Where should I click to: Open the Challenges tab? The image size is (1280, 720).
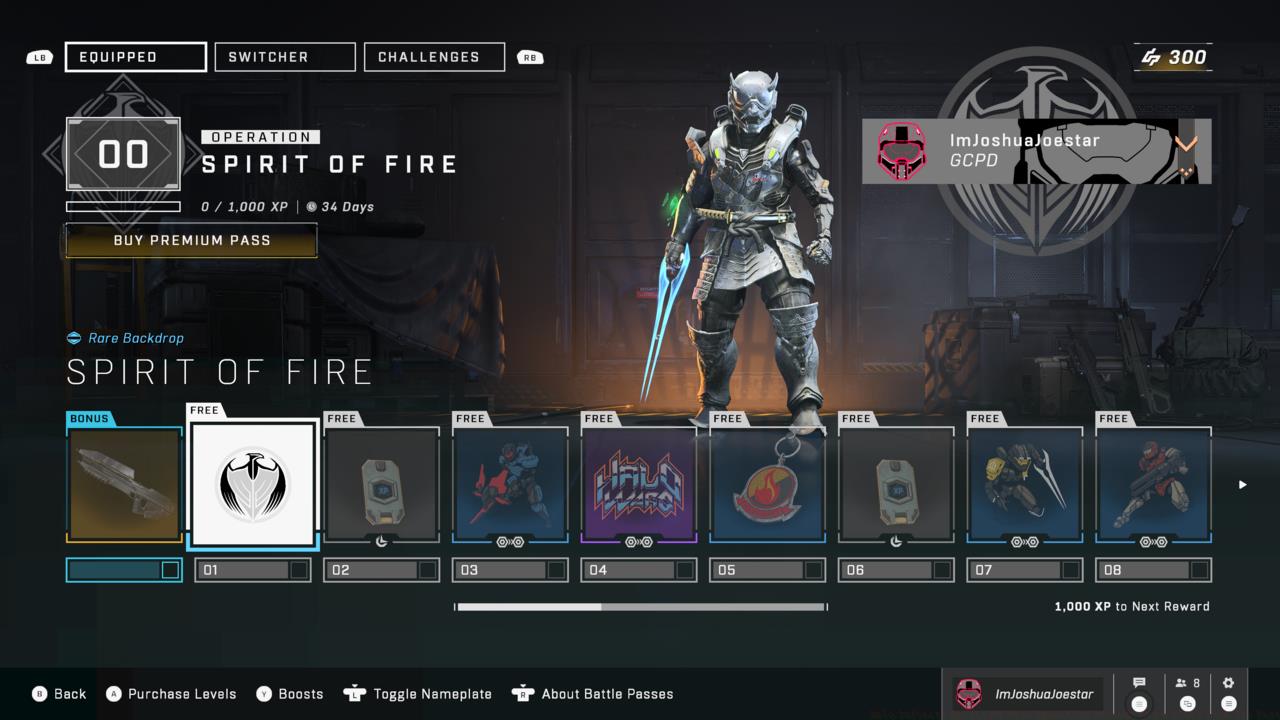(434, 57)
